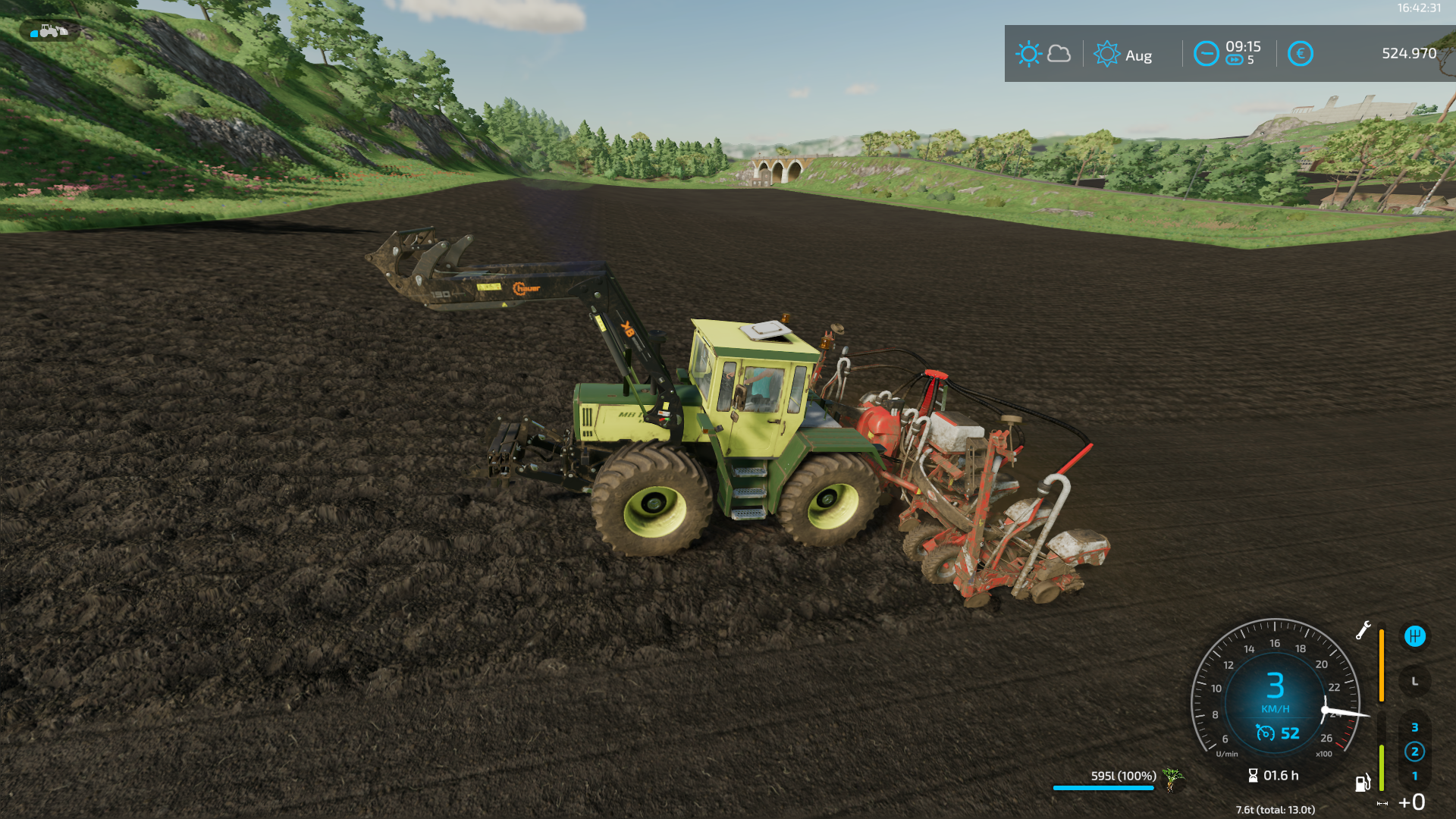The image size is (1456, 819).
Task: Click the wrench damage icon
Action: (1363, 630)
